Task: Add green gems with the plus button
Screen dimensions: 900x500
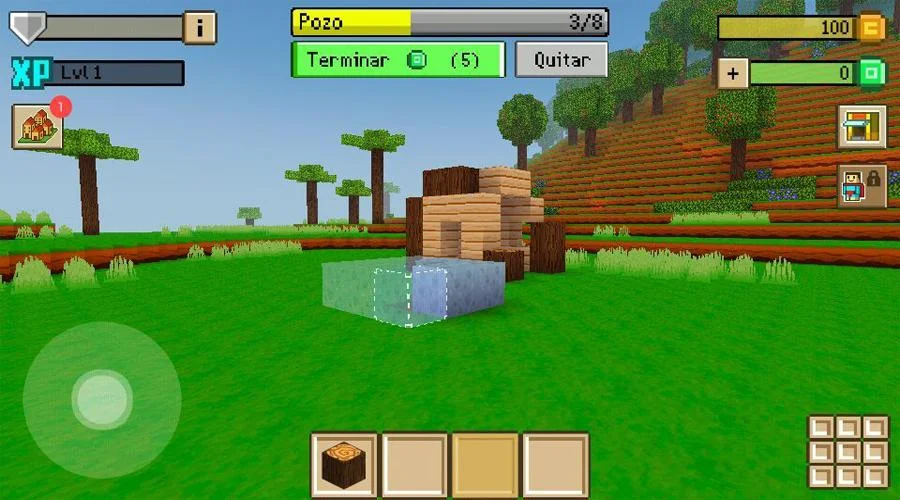Action: 731,73
